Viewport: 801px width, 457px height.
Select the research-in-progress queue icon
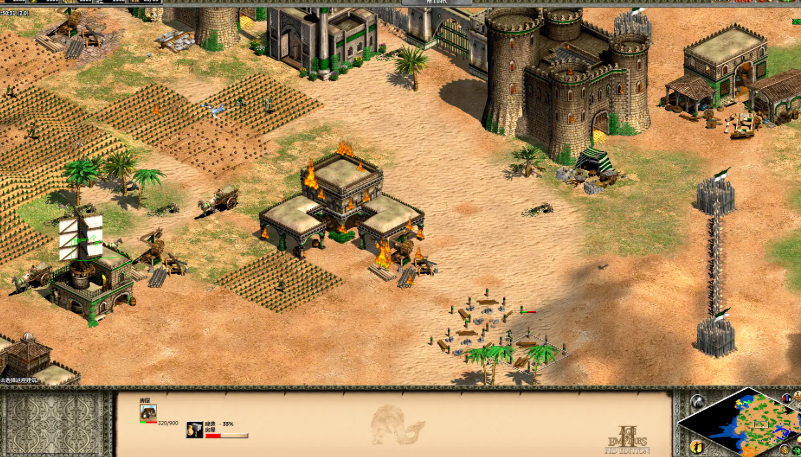[x=194, y=427]
